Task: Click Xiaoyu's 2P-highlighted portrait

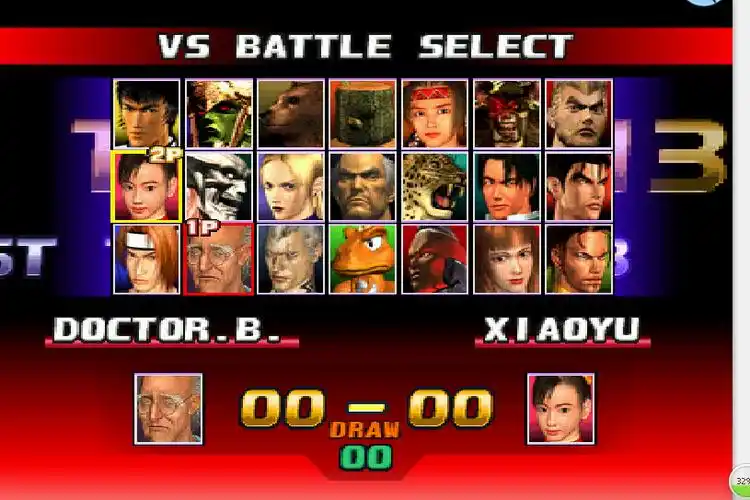Action: coord(147,186)
